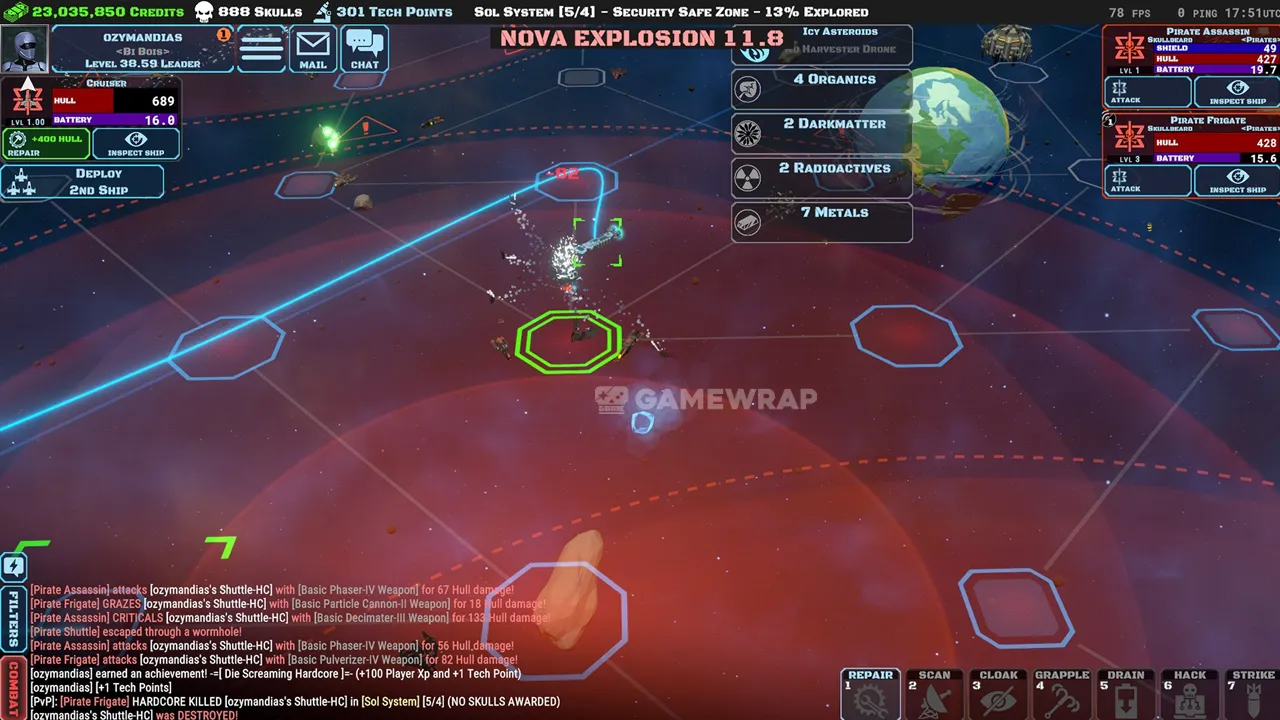1280x720 pixels.
Task: Repair the Cruiser for +400 hull
Action: point(46,144)
